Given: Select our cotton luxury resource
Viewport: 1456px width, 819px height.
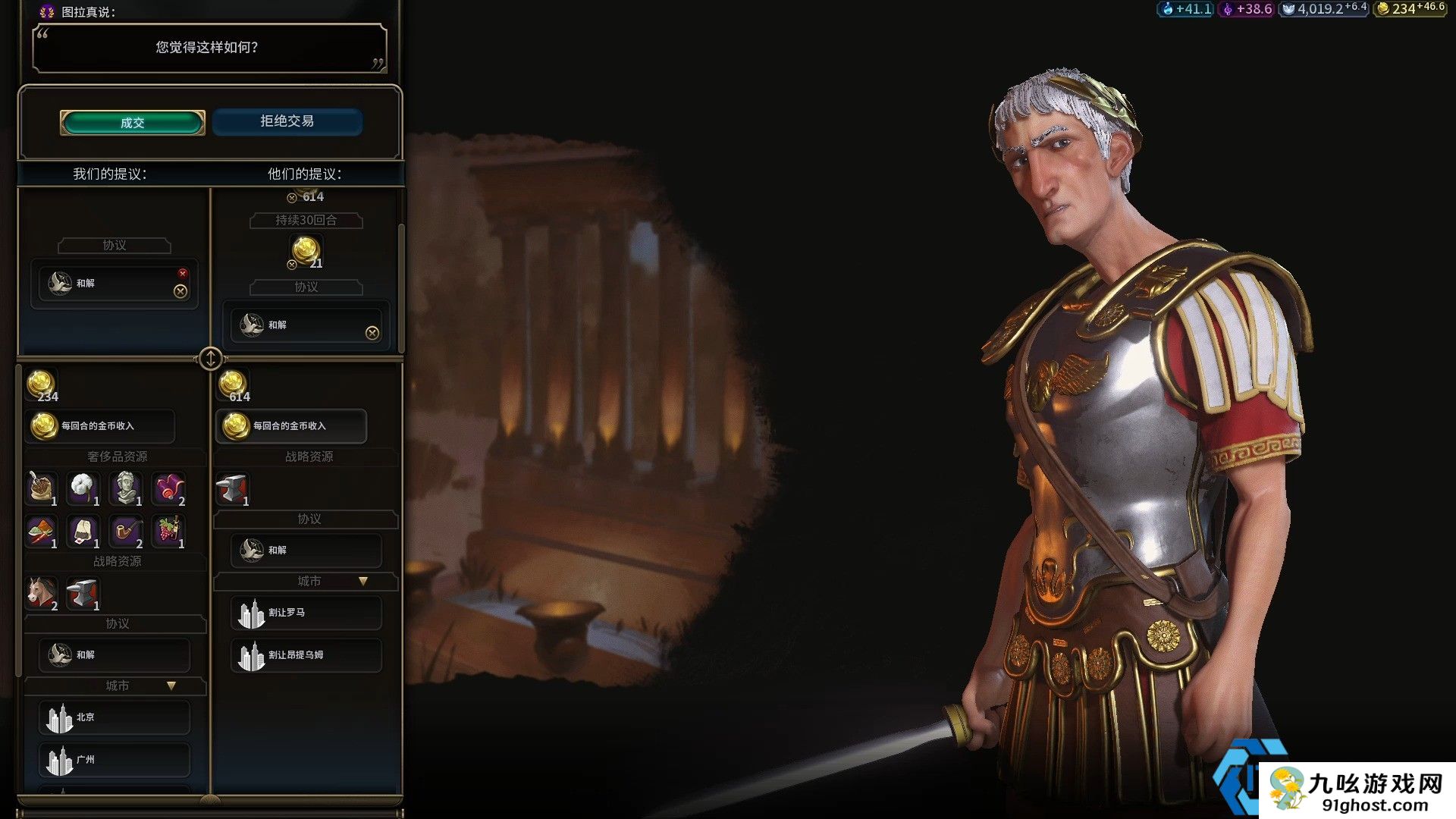Looking at the screenshot, I should 83,488.
